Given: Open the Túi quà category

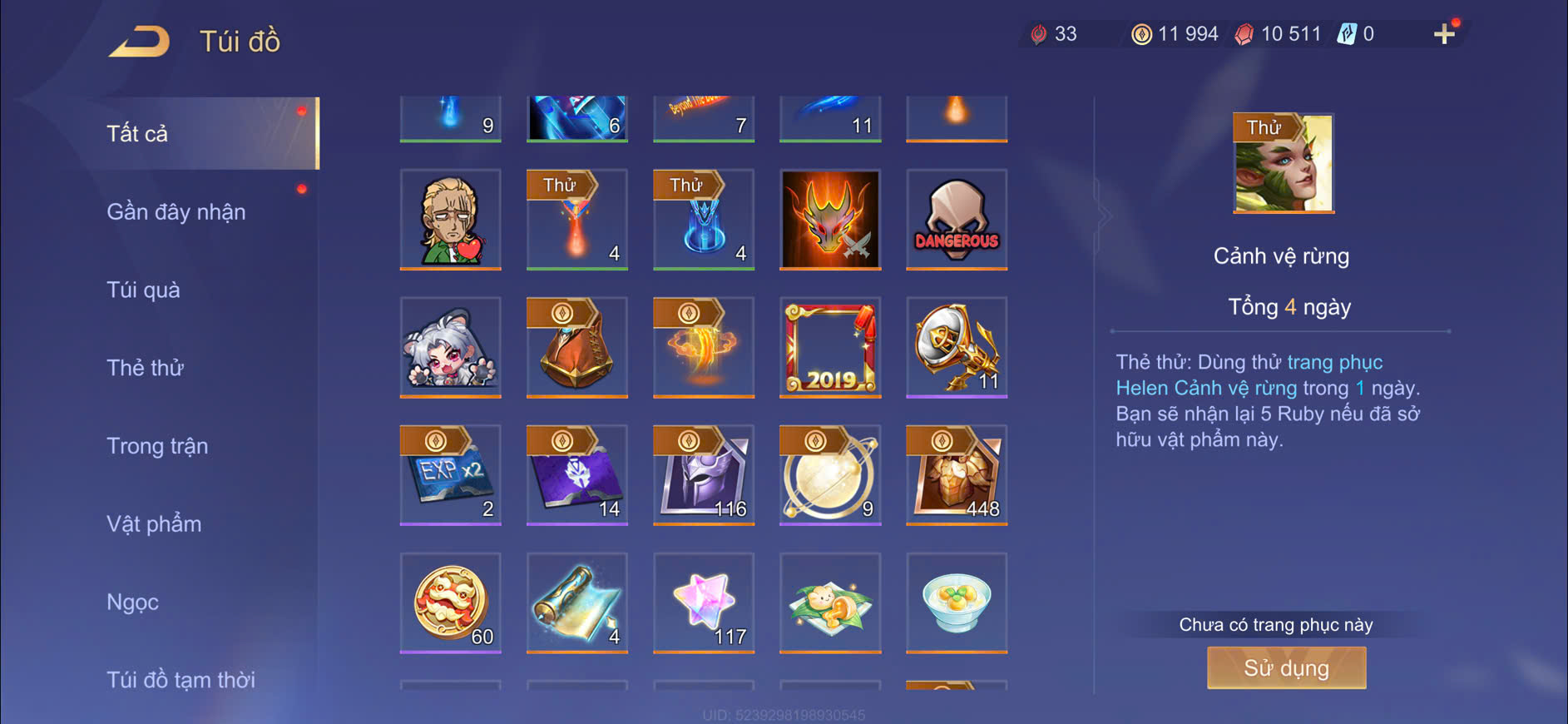Looking at the screenshot, I should tap(143, 290).
